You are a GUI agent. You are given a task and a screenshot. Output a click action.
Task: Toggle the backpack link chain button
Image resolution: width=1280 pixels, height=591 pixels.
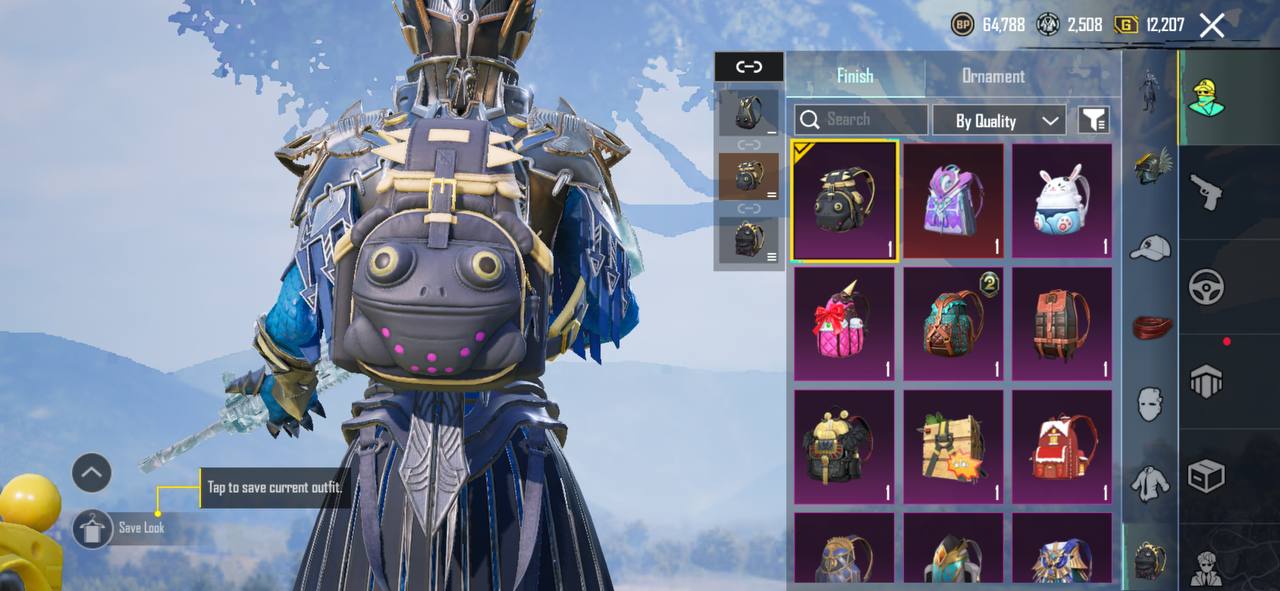tap(749, 67)
